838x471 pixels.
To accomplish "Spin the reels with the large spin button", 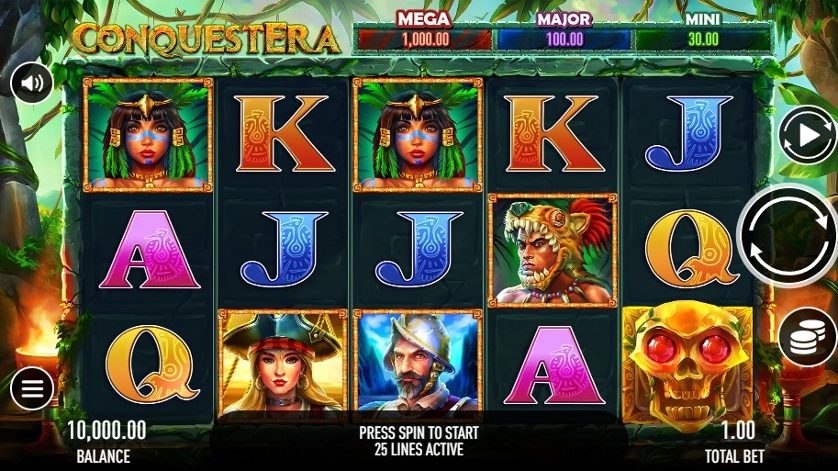I will pos(788,236).
